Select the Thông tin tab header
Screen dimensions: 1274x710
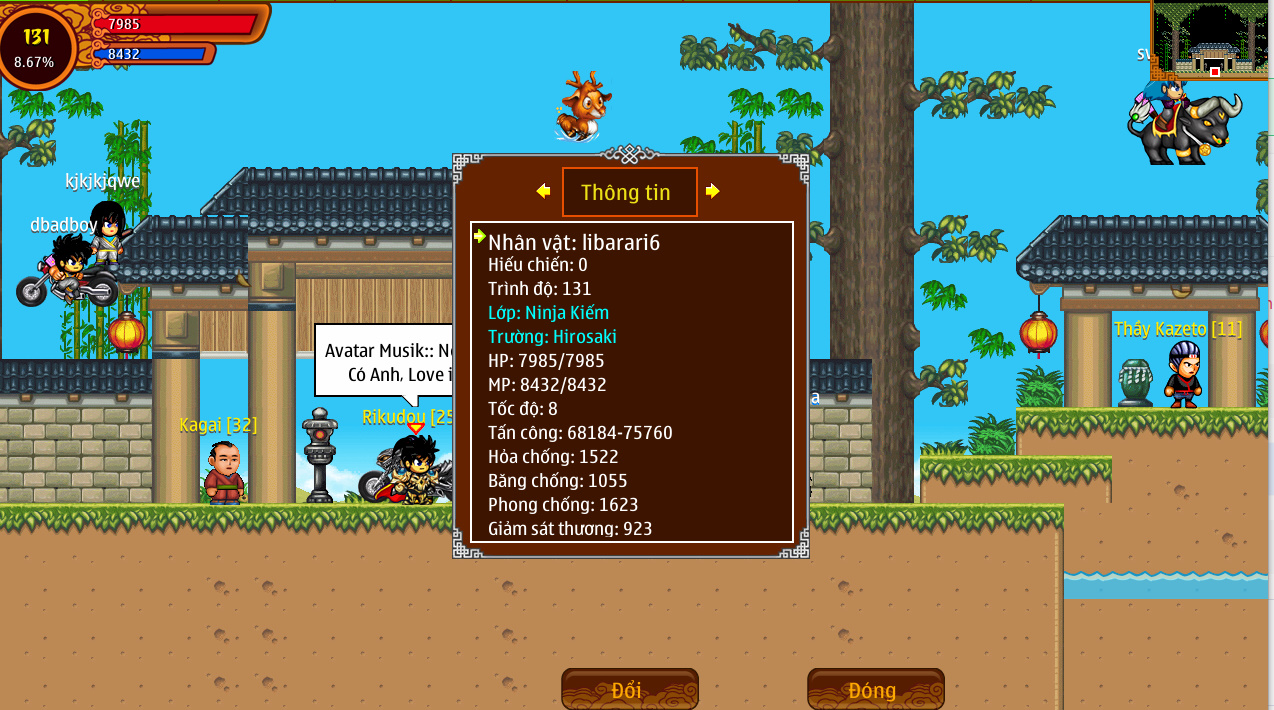coord(629,192)
